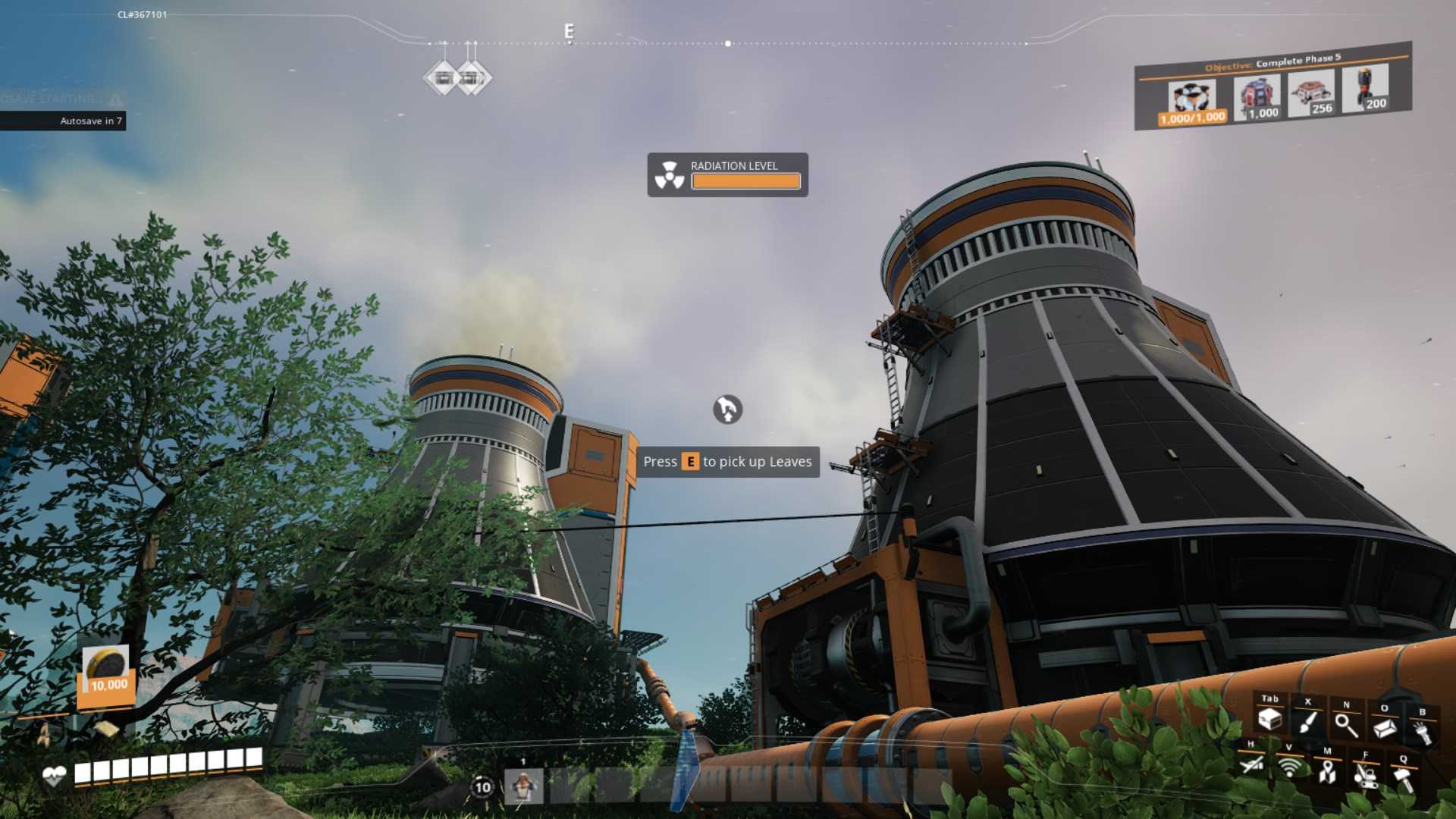Select the paintbrush customizer icon bound to X
Image resolution: width=1456 pixels, height=819 pixels.
pos(1308,721)
